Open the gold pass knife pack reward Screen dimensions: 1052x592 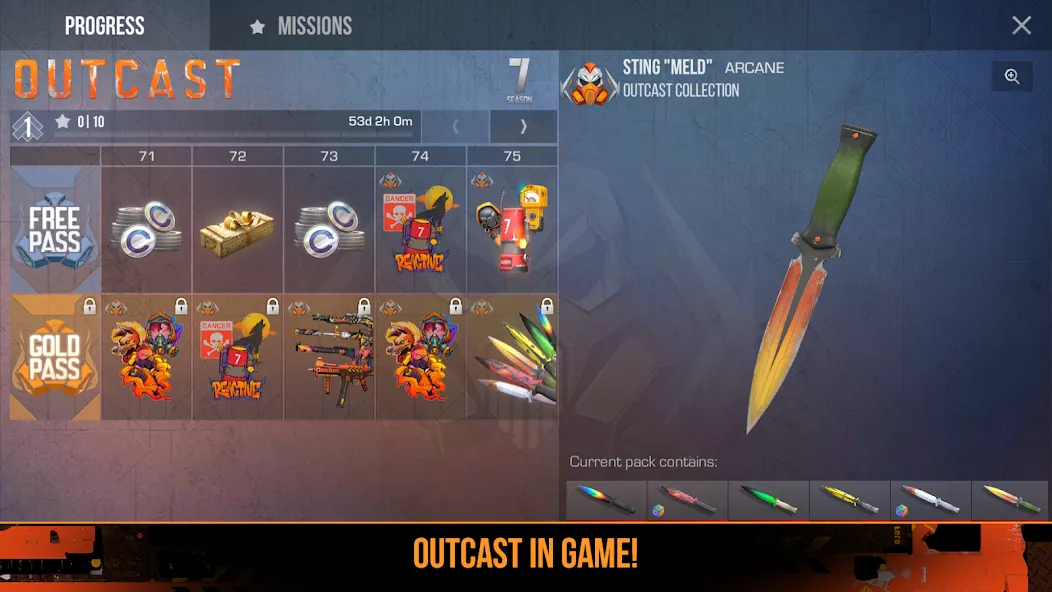[512, 357]
